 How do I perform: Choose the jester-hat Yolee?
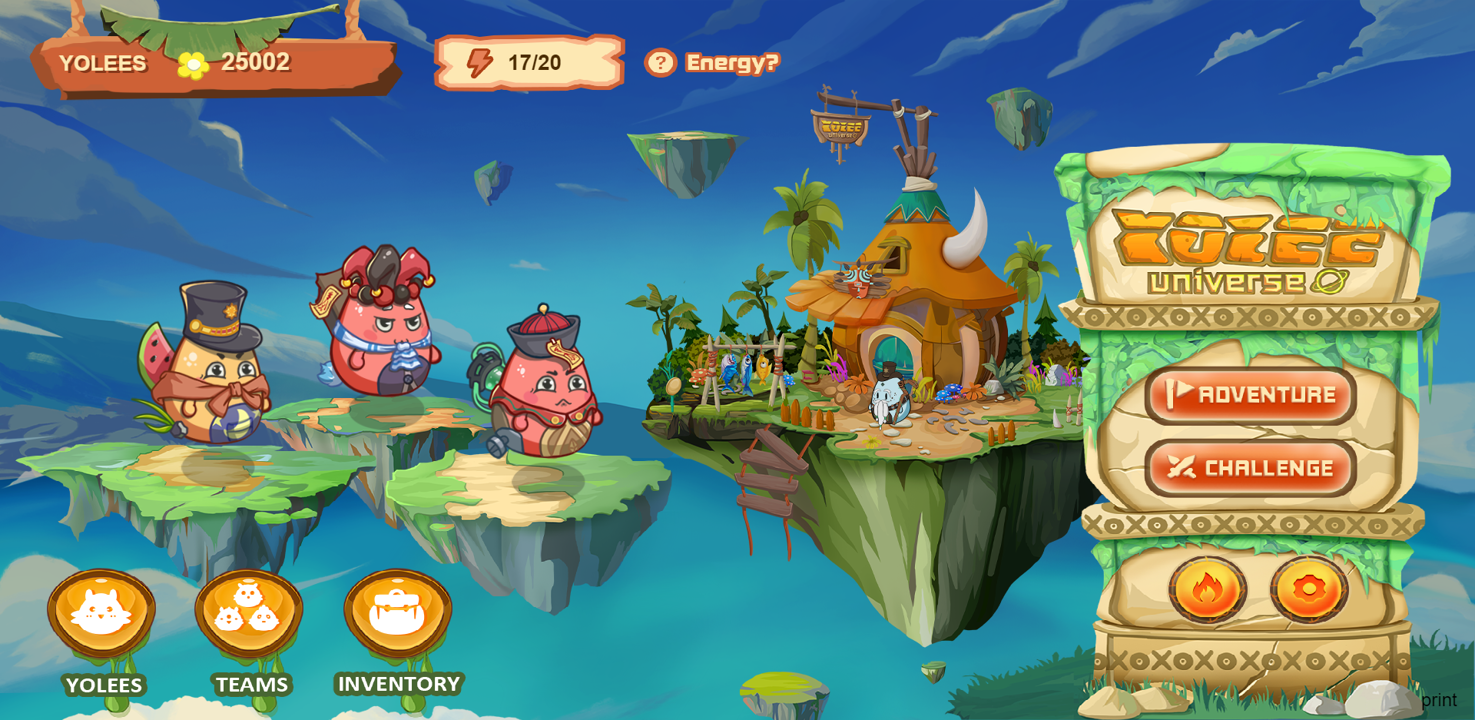(x=380, y=325)
